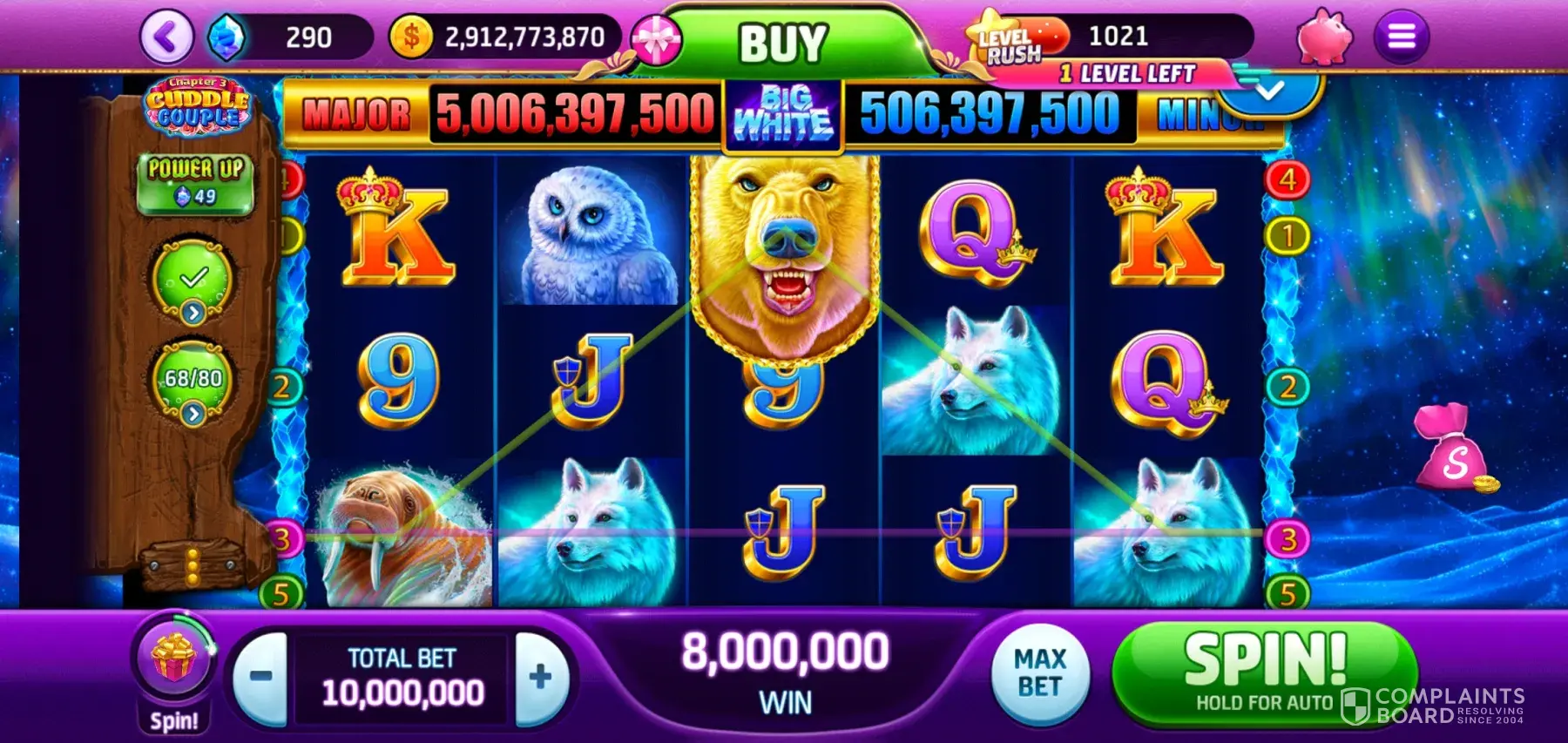1568x743 pixels.
Task: Tap the gold dollar coin balance icon
Action: (x=411, y=37)
